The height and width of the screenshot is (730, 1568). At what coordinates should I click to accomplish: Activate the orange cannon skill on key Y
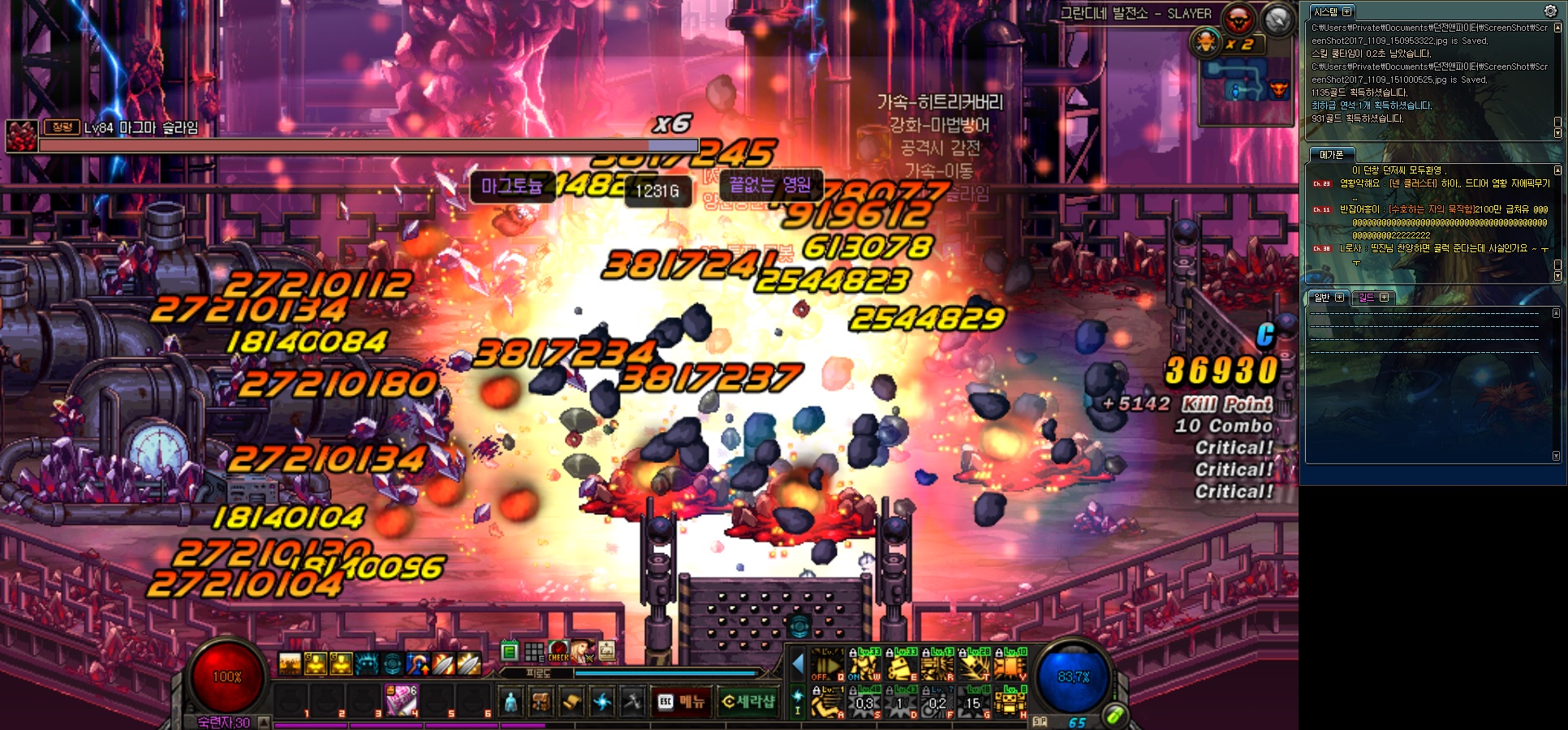[1010, 665]
